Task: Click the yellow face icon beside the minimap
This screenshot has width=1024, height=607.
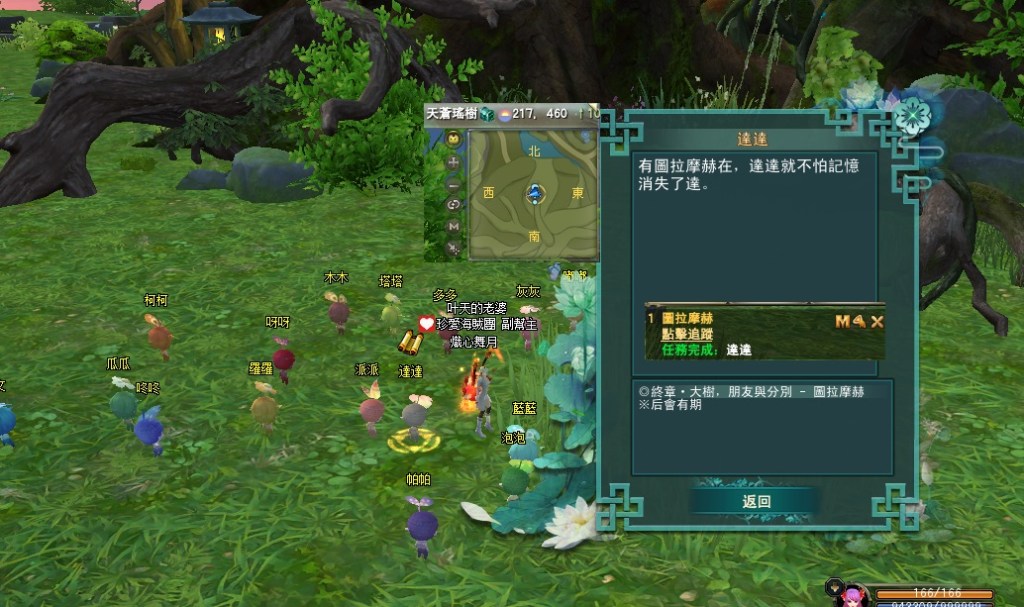Action: point(453,139)
